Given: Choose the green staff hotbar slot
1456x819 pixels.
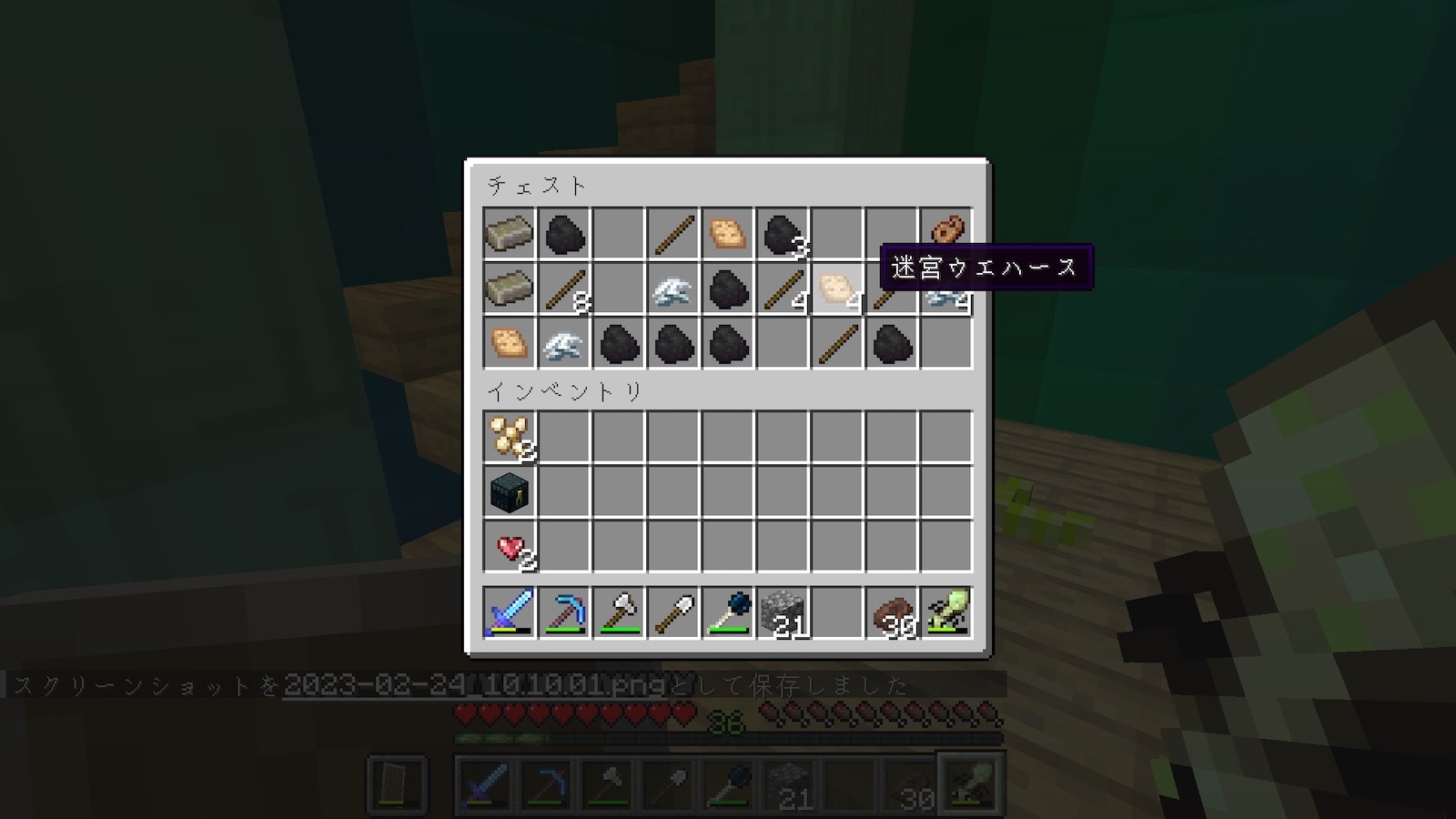Looking at the screenshot, I should pyautogui.click(x=946, y=612).
